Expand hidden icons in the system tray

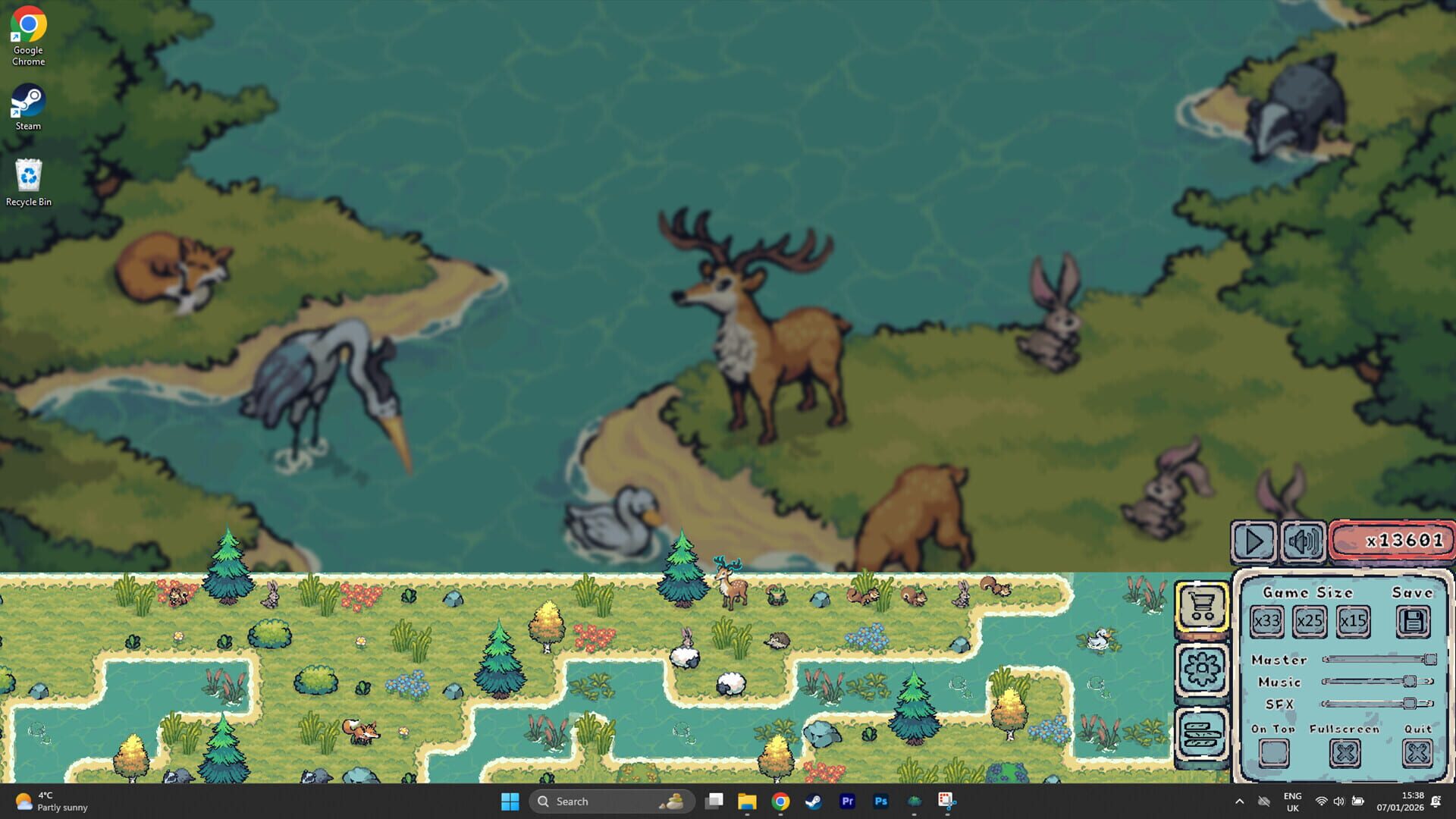click(x=1241, y=801)
